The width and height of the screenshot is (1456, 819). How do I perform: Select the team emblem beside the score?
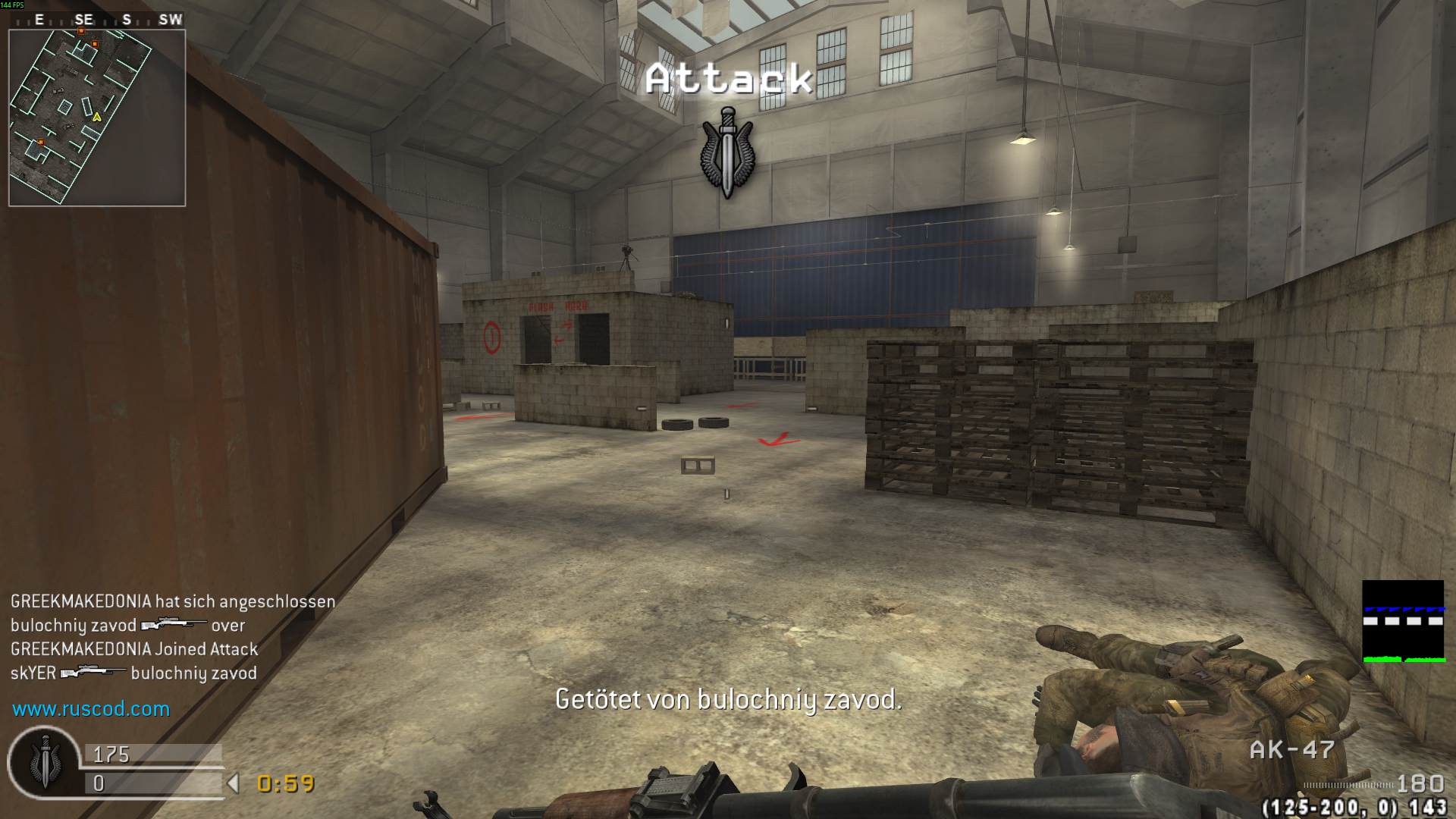pos(44,763)
